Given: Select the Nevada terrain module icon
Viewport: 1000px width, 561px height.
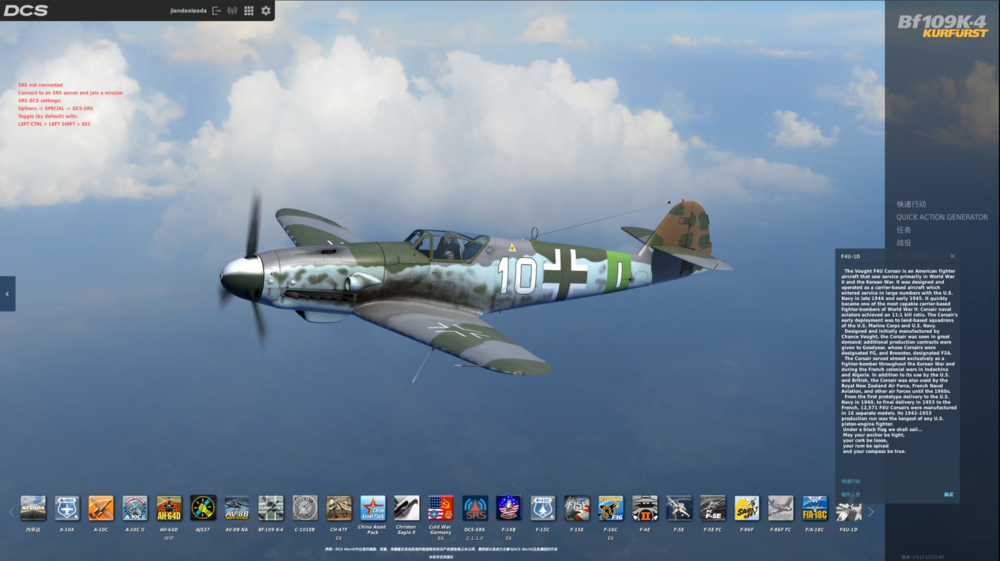Looking at the screenshot, I should pos(33,508).
